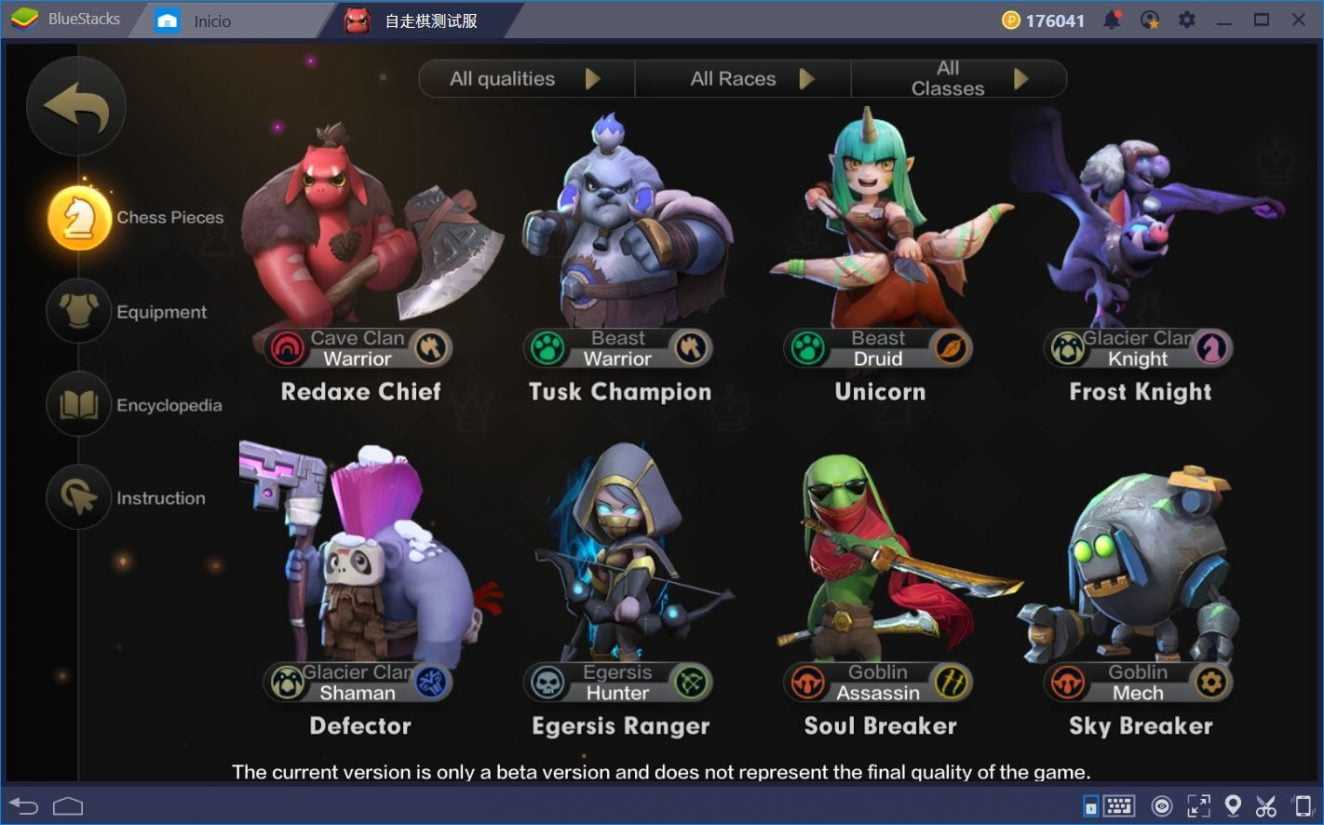This screenshot has height=825, width=1324.
Task: Open the Equipment section
Action: 79,312
